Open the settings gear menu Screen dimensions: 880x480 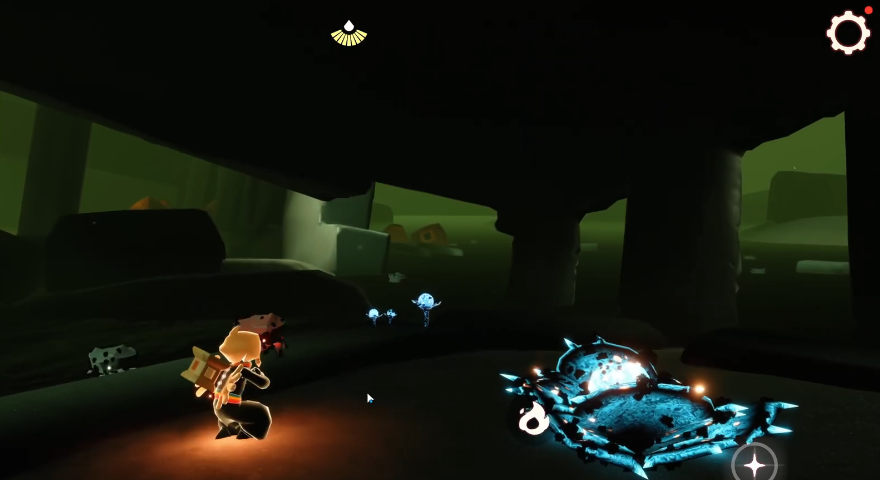click(x=848, y=32)
